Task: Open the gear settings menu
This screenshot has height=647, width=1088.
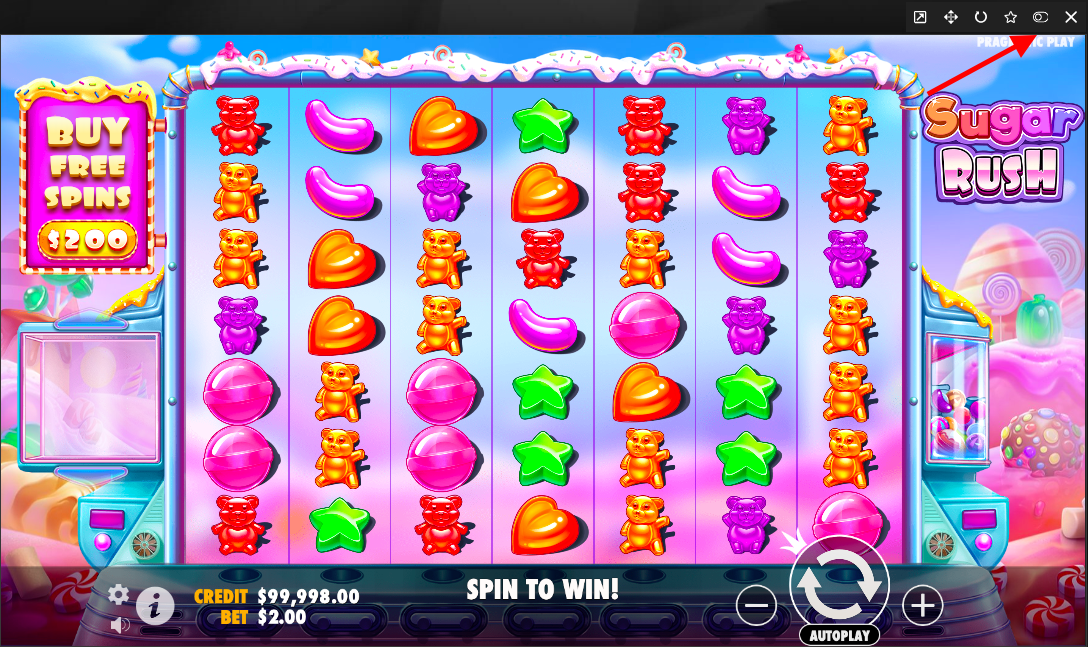Action: click(119, 595)
